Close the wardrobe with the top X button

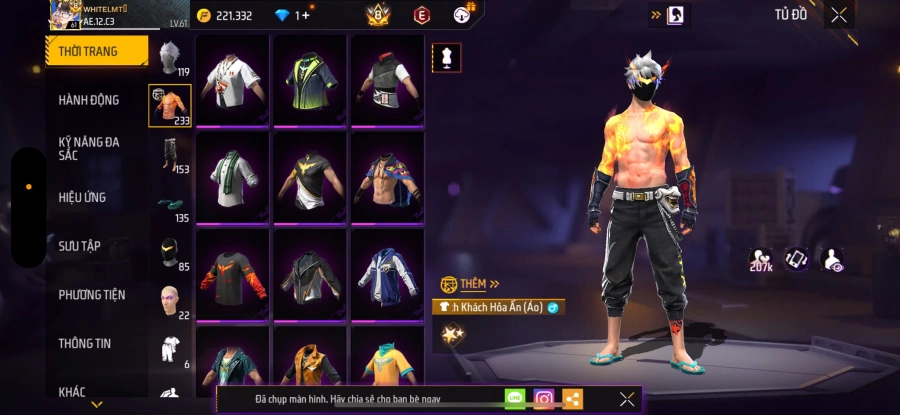click(x=838, y=15)
